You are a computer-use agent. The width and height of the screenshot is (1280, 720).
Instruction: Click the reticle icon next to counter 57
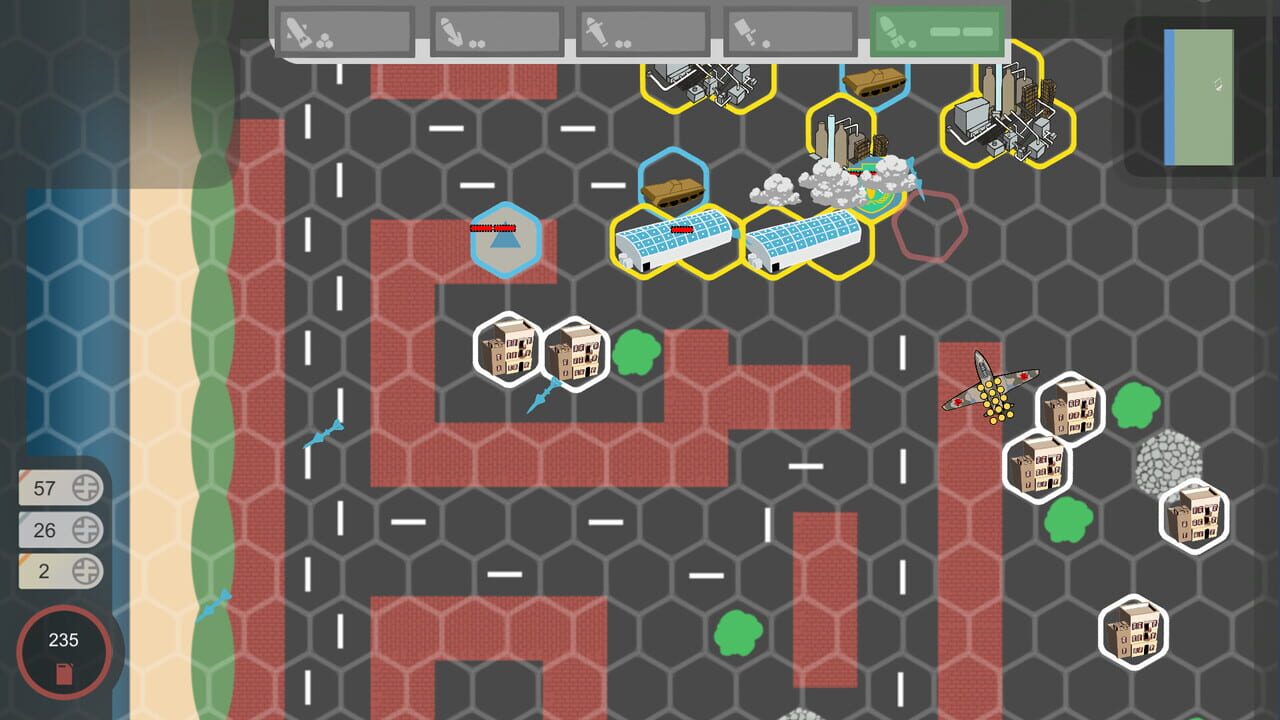[x=86, y=488]
